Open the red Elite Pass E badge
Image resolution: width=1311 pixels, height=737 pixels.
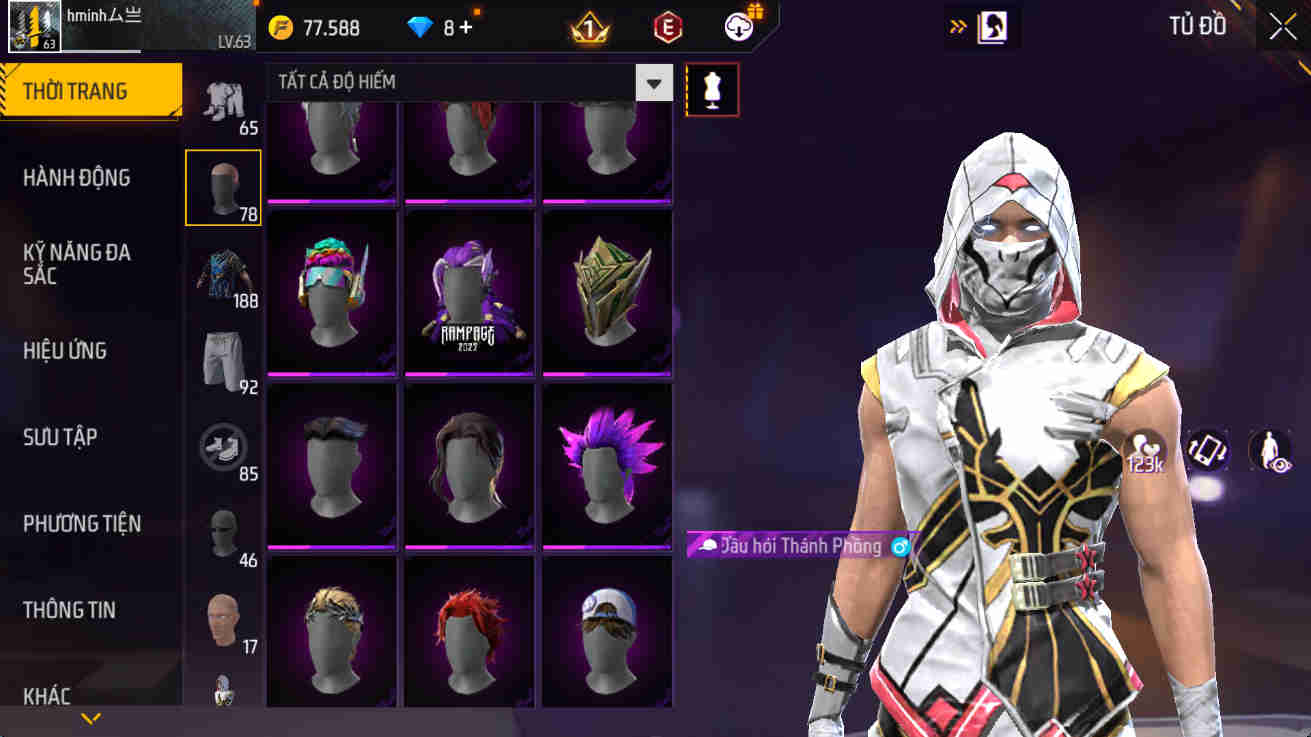665,25
